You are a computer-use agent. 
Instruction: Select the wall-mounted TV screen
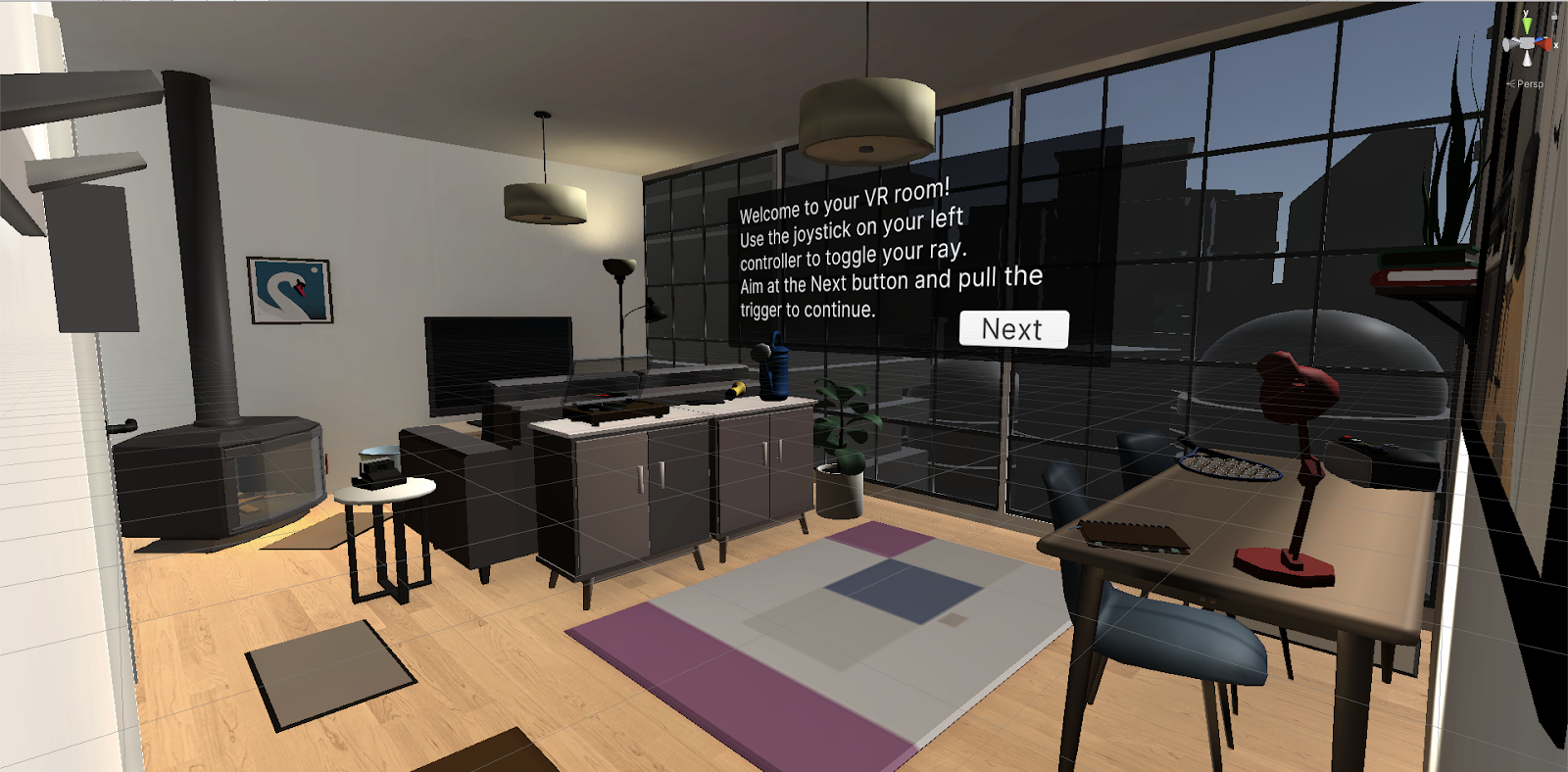coord(500,358)
